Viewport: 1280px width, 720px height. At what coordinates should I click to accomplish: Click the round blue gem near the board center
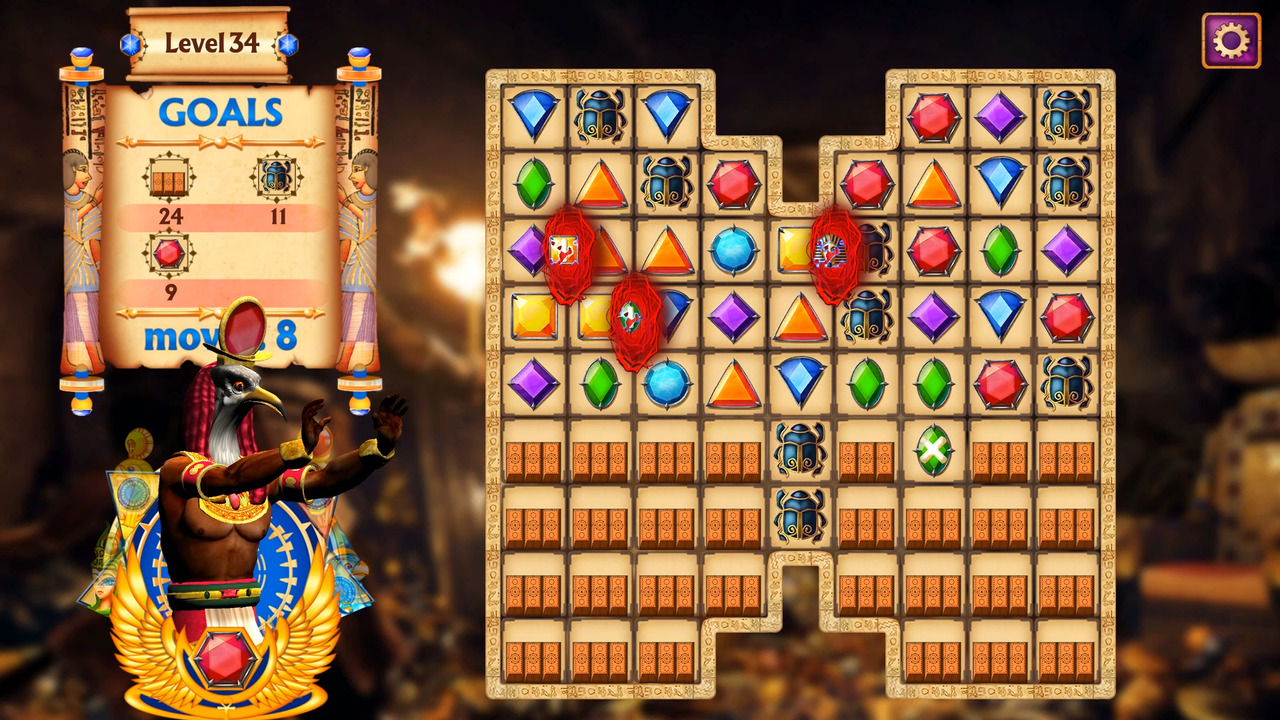(x=733, y=250)
